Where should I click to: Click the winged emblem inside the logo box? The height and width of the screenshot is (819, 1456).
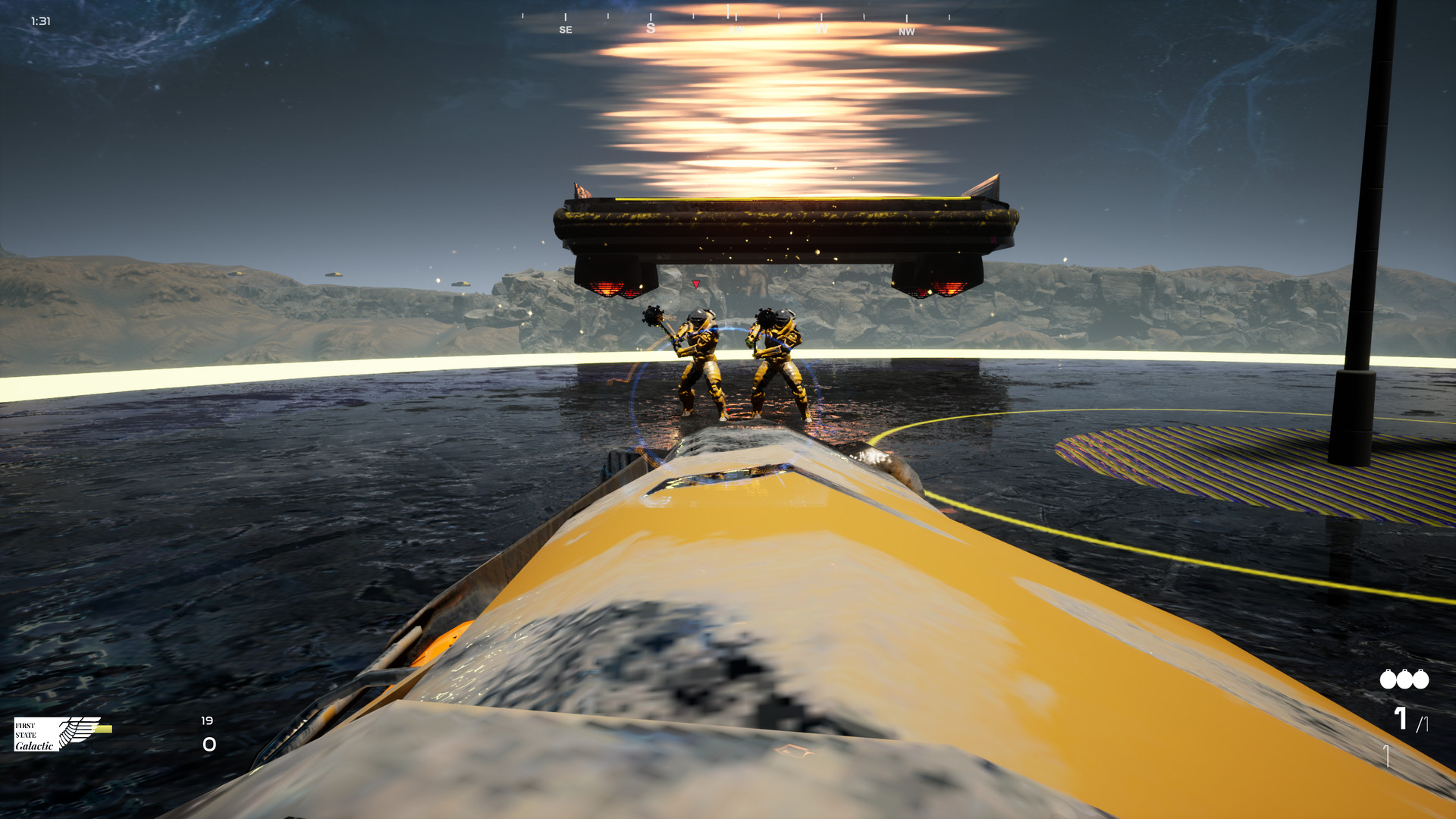[x=76, y=732]
